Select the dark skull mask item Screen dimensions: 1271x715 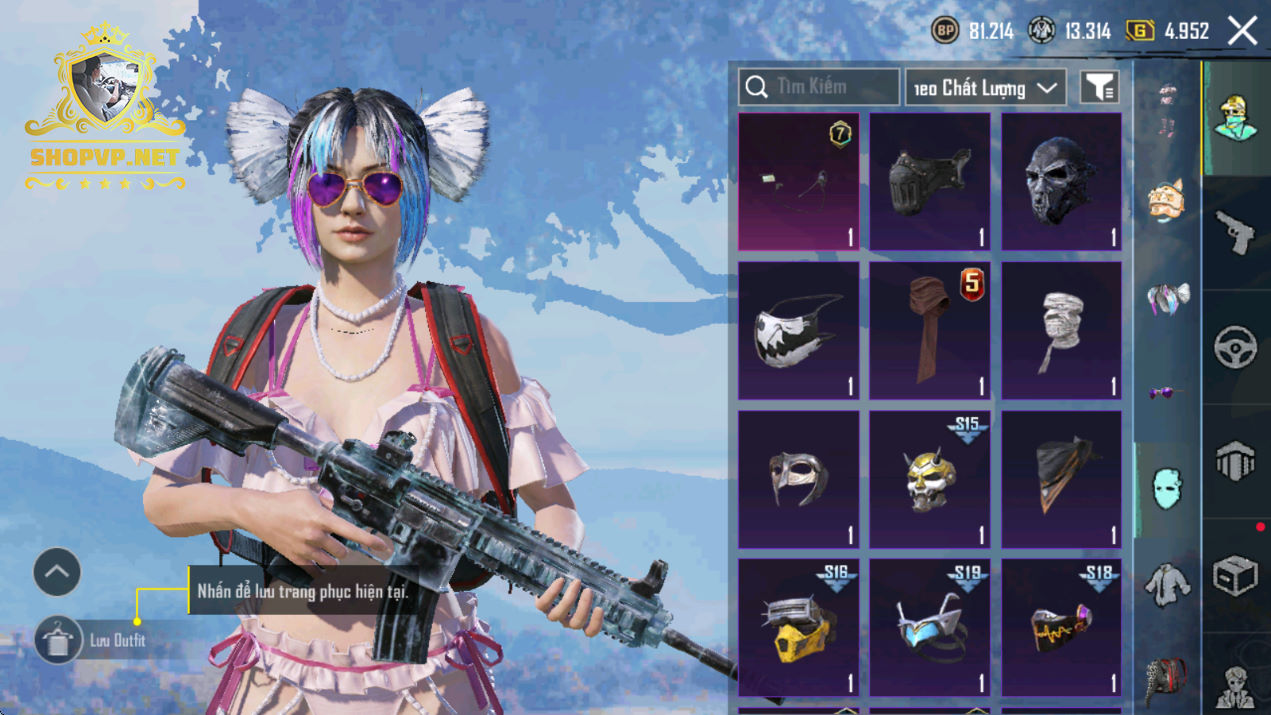[x=1061, y=181]
